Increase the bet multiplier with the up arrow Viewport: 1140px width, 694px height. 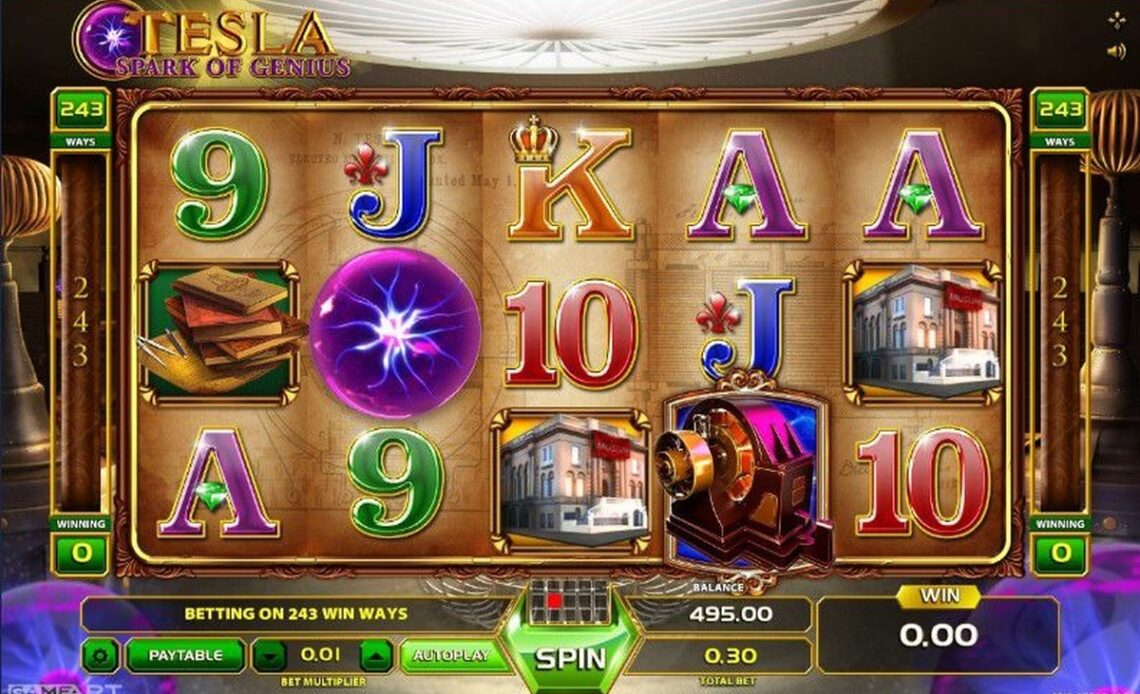(x=375, y=656)
